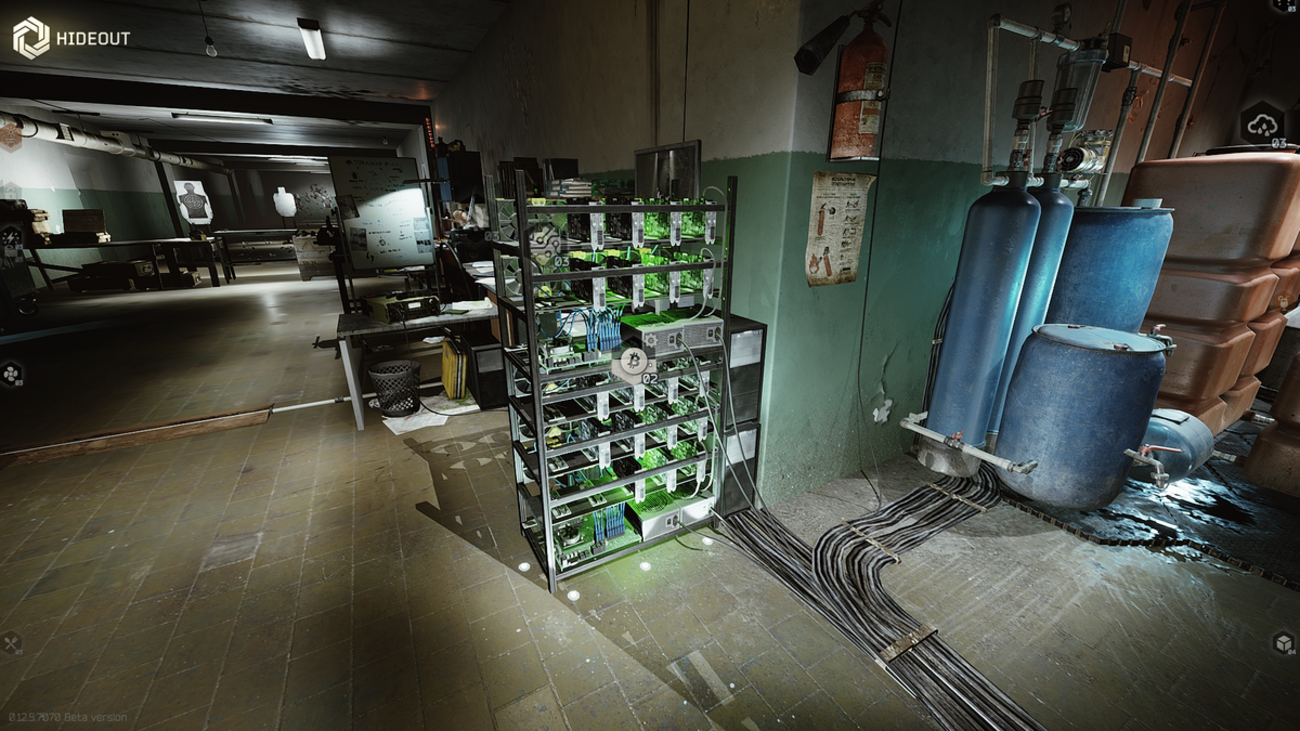
Task: Select the workbench crossed tools icon
Action: click(12, 643)
